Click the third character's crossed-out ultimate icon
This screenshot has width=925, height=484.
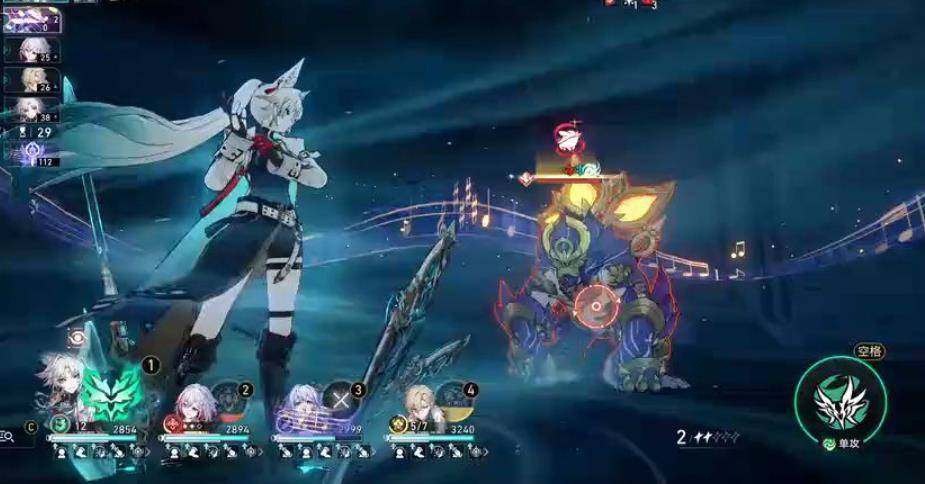pyautogui.click(x=340, y=399)
